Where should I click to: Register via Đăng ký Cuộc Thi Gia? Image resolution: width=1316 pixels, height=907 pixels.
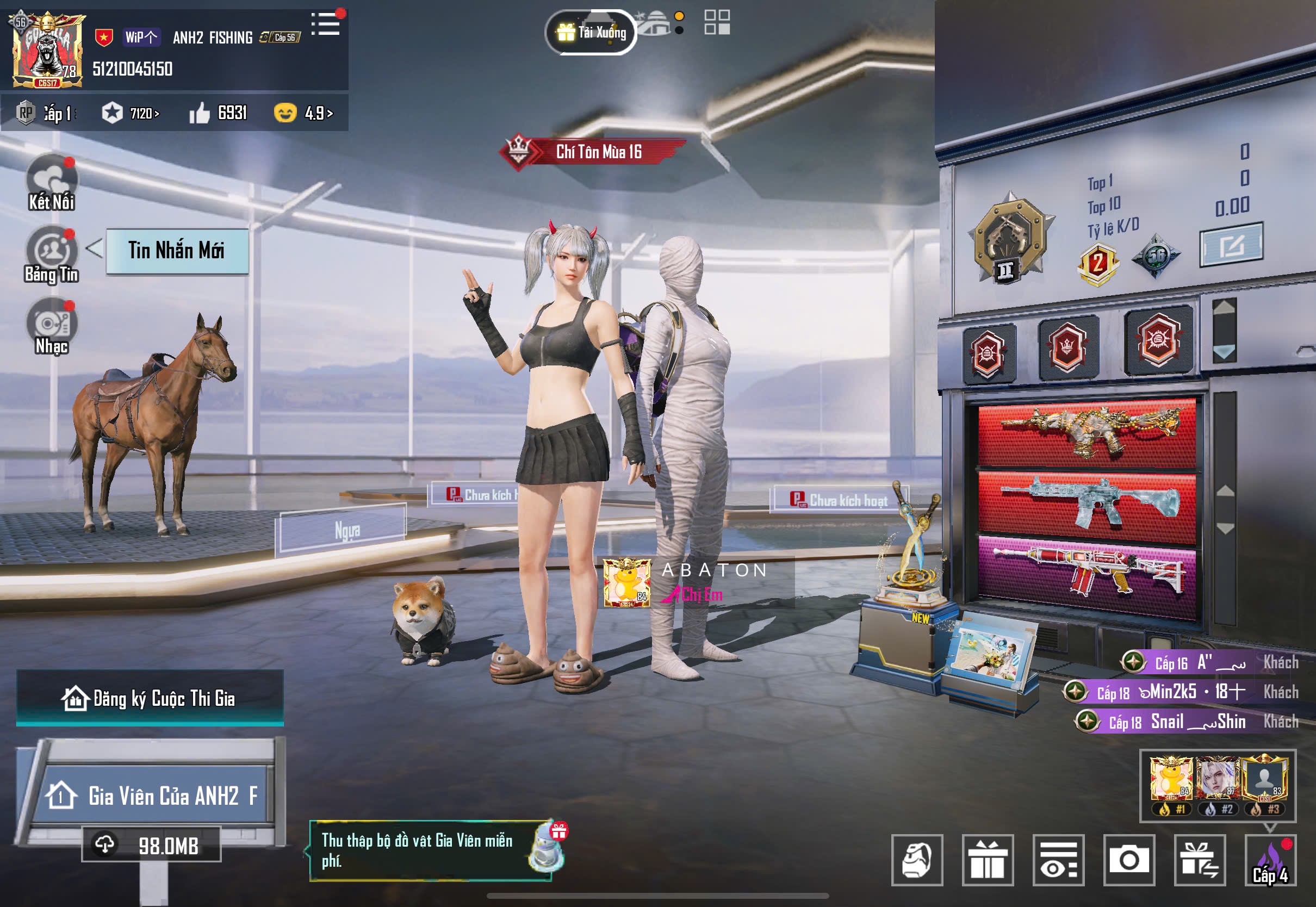click(150, 698)
